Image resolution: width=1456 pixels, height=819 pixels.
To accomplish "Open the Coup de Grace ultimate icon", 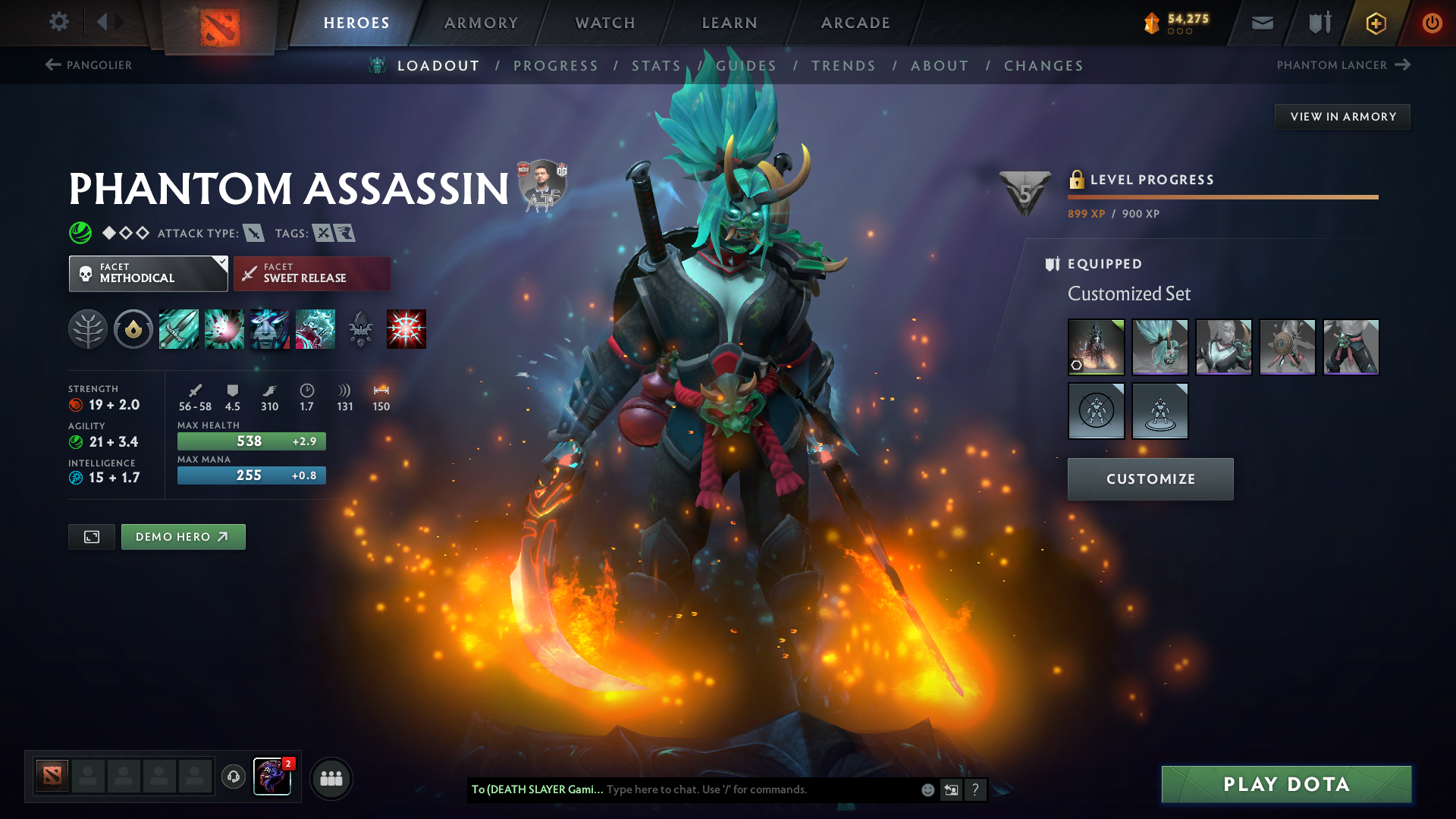I will 405,329.
